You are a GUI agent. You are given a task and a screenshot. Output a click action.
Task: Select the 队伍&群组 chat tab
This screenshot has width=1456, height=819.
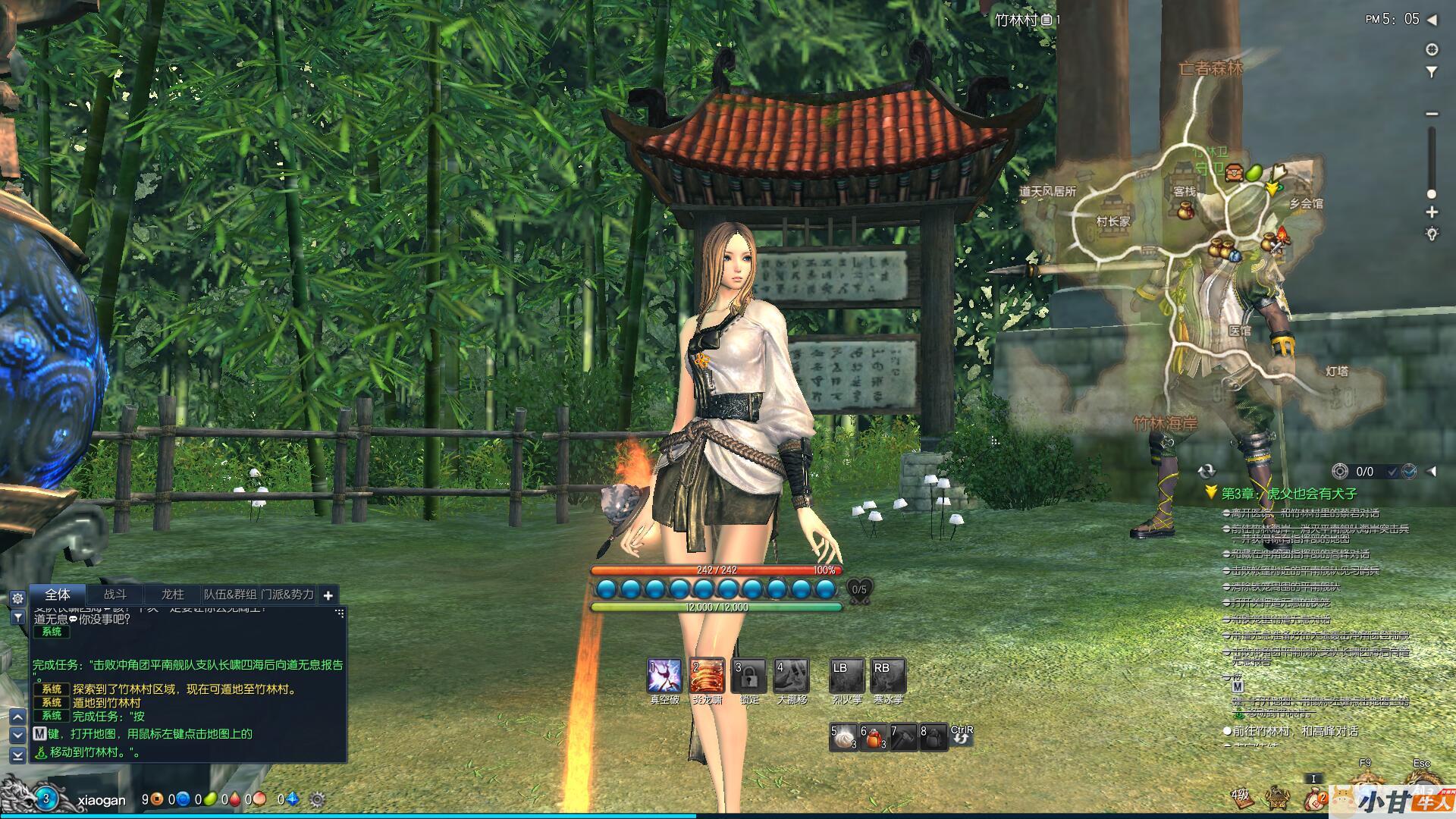(x=230, y=595)
